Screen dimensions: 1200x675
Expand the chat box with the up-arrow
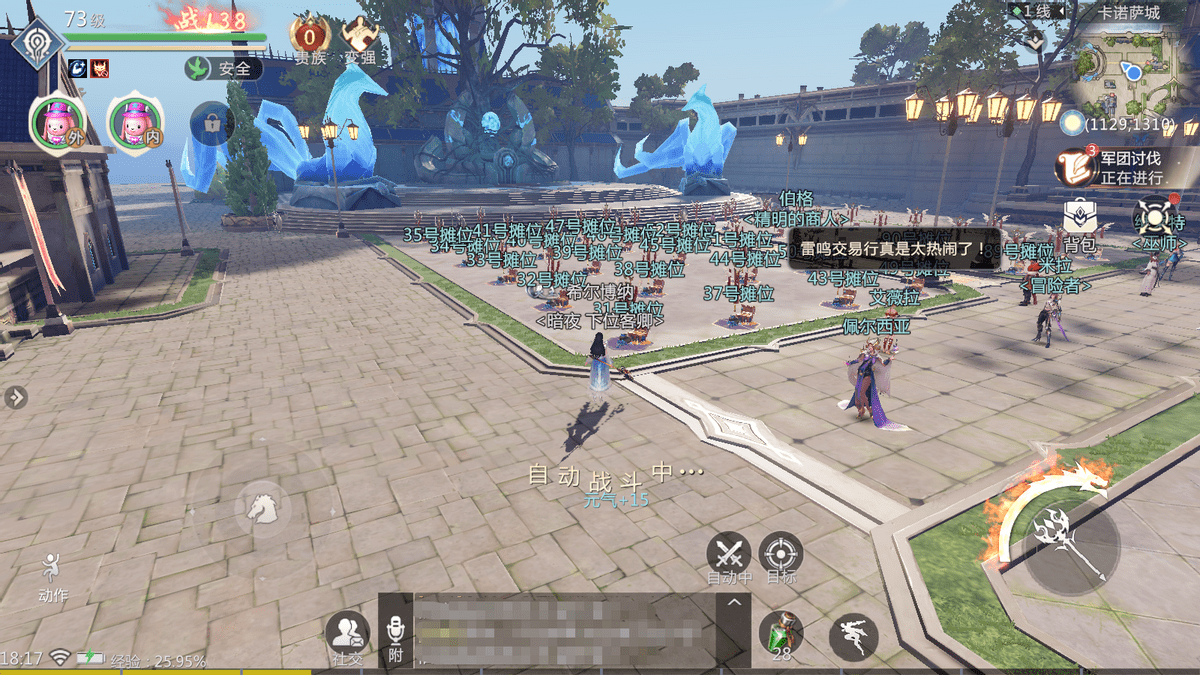734,602
